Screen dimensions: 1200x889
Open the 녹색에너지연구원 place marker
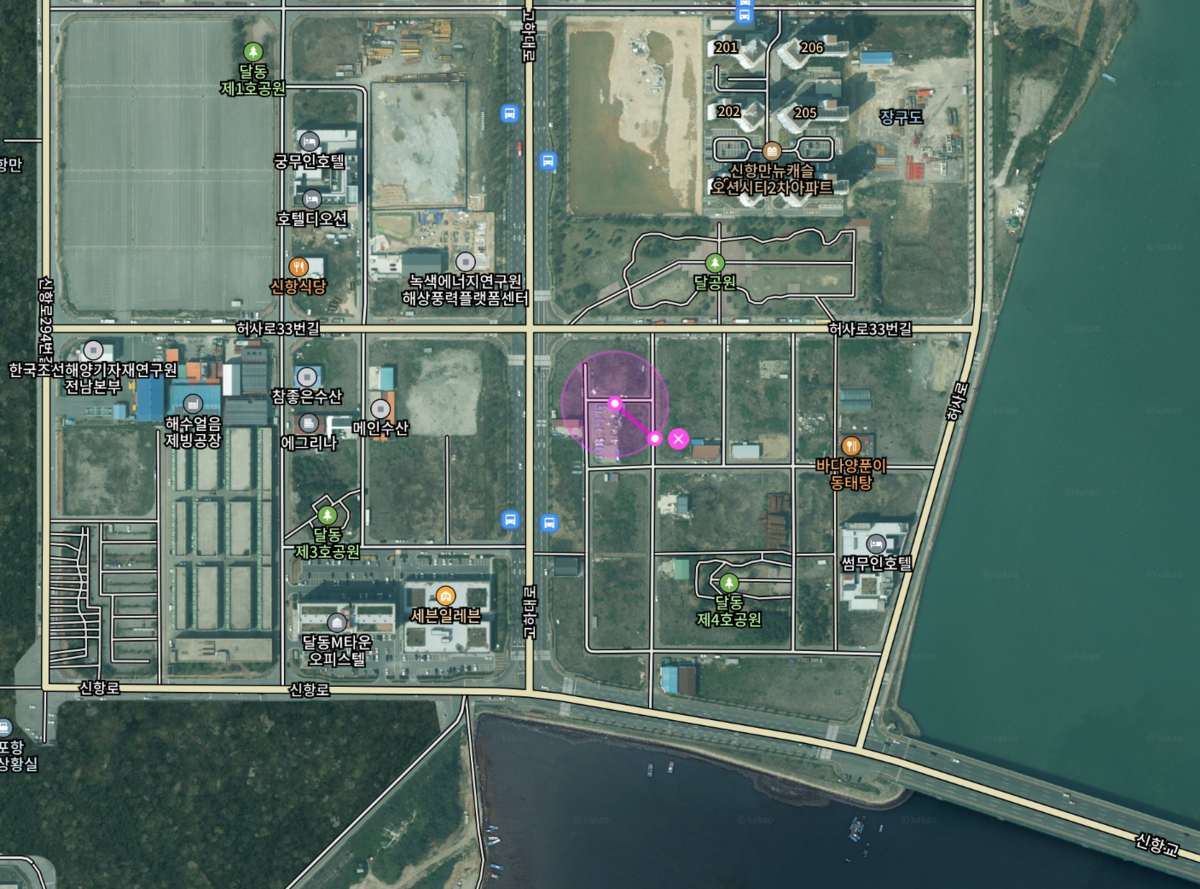pyautogui.click(x=464, y=261)
